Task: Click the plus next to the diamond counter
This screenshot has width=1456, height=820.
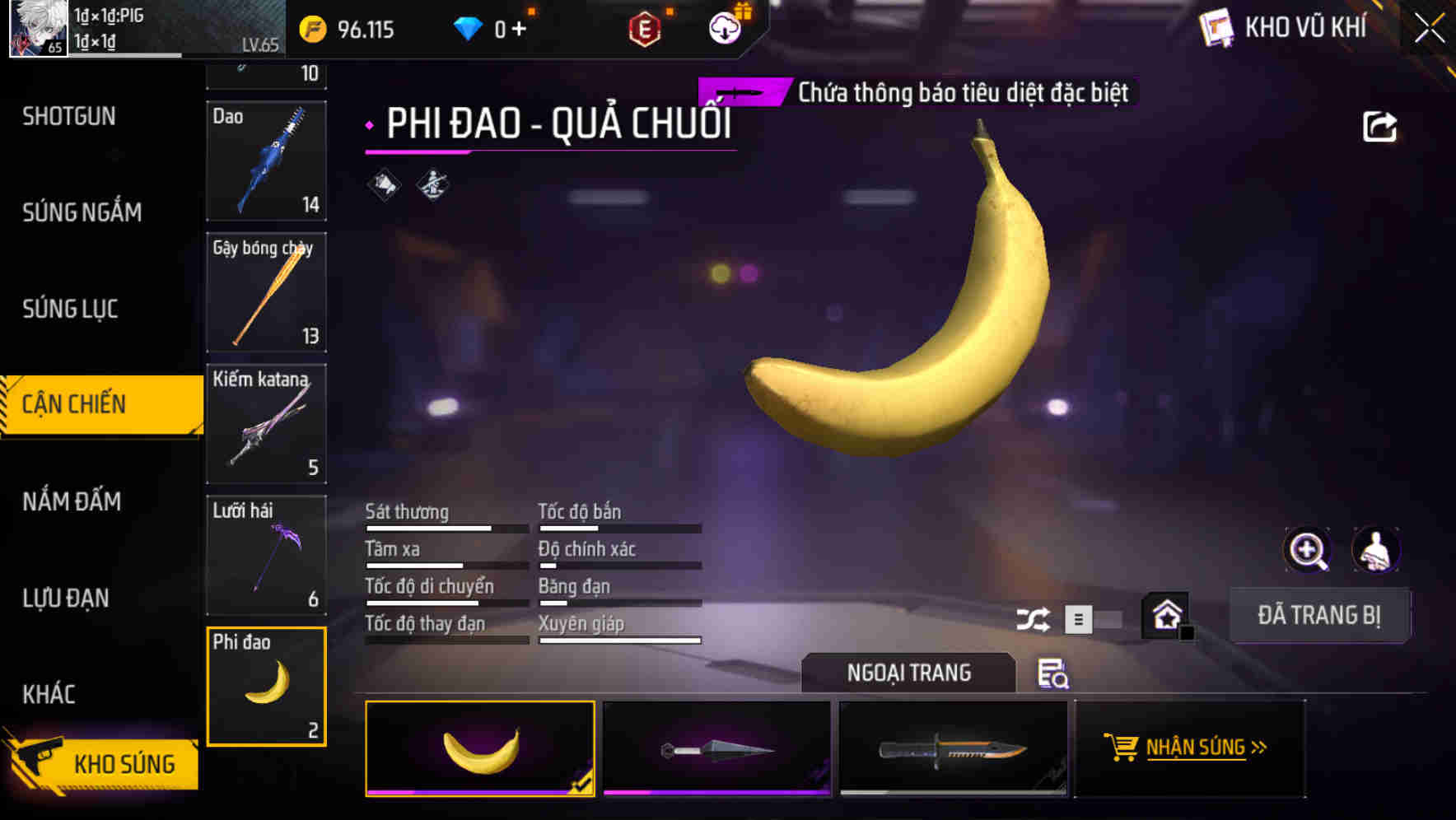Action: [519, 27]
